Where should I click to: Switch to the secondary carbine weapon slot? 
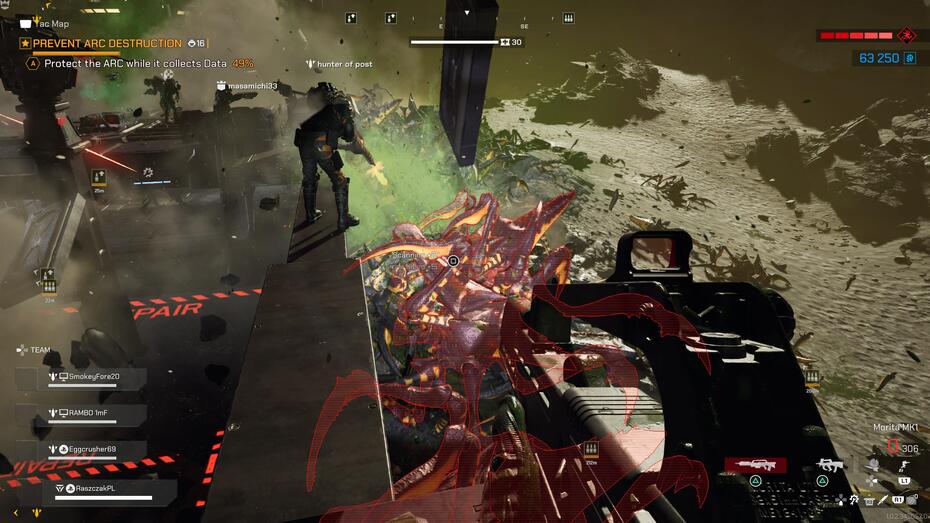click(x=830, y=465)
